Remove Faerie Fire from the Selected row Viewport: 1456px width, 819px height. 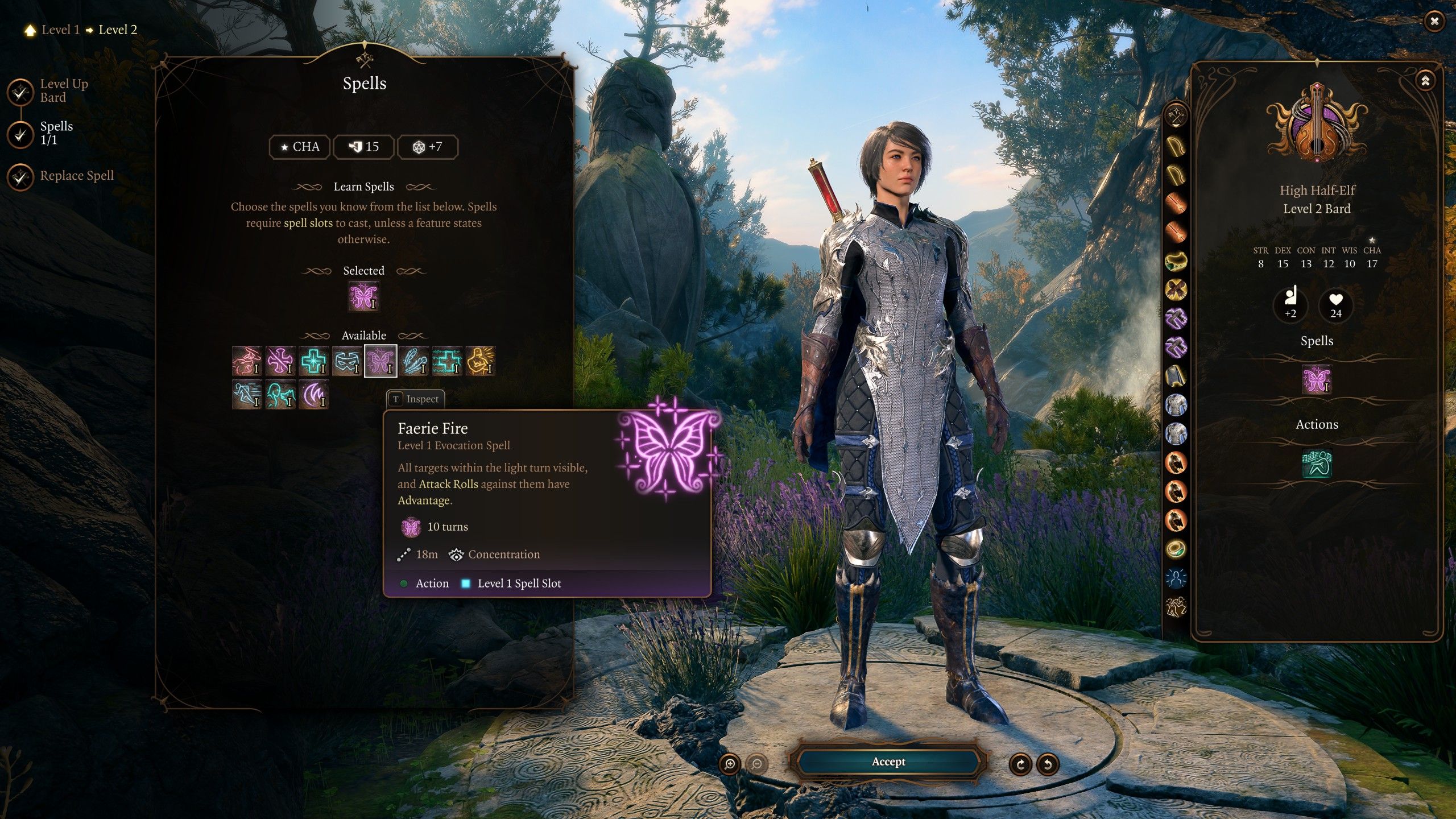click(363, 297)
